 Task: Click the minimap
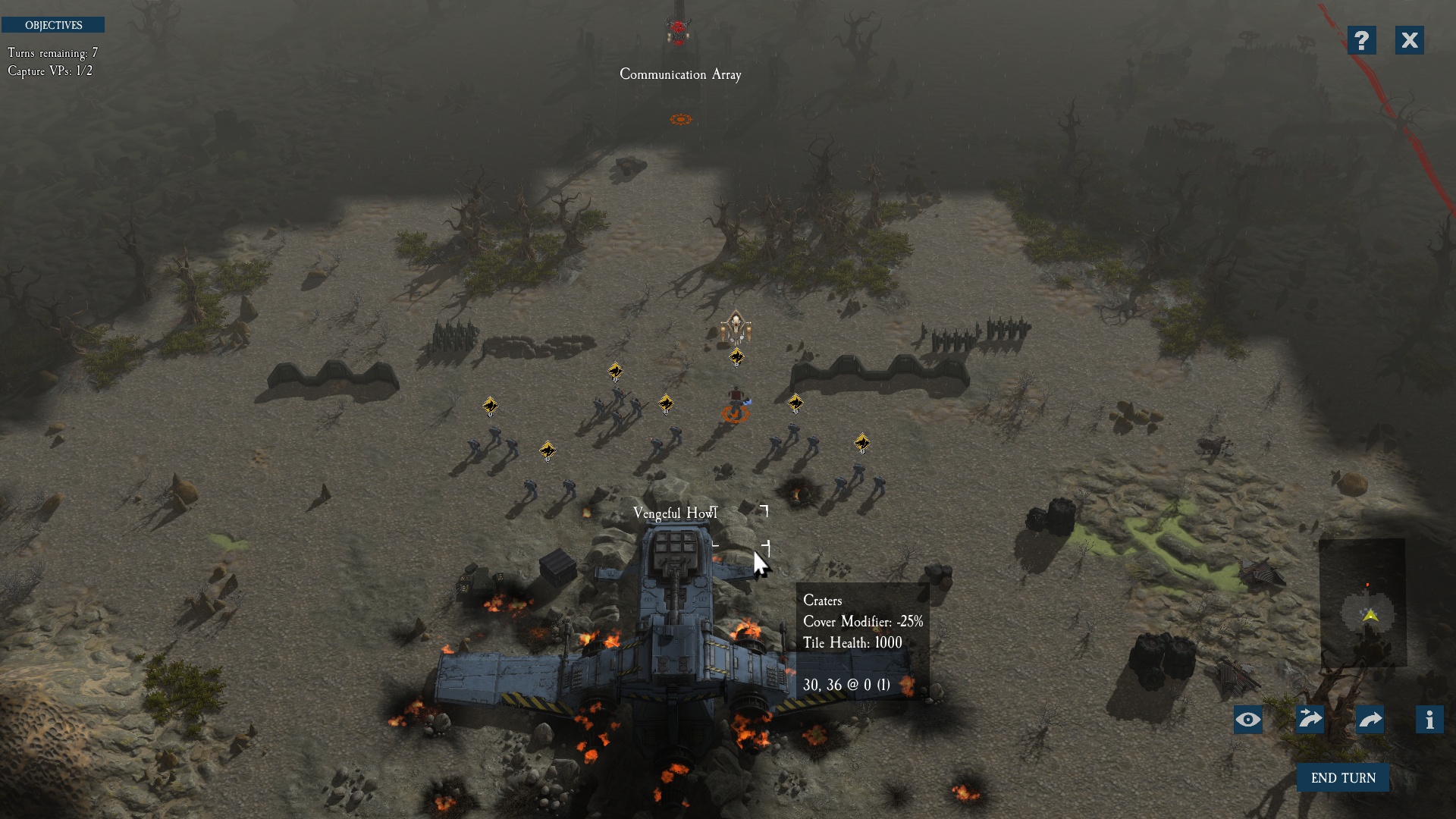pos(1363,604)
